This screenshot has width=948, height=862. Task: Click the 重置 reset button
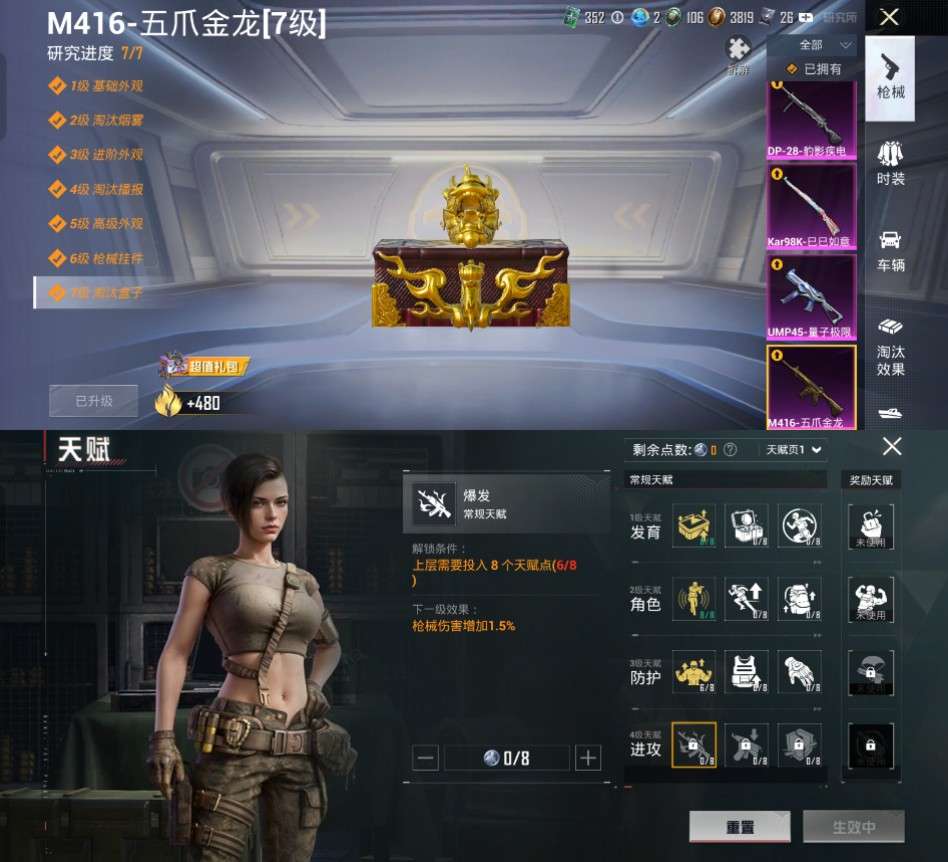[x=739, y=827]
